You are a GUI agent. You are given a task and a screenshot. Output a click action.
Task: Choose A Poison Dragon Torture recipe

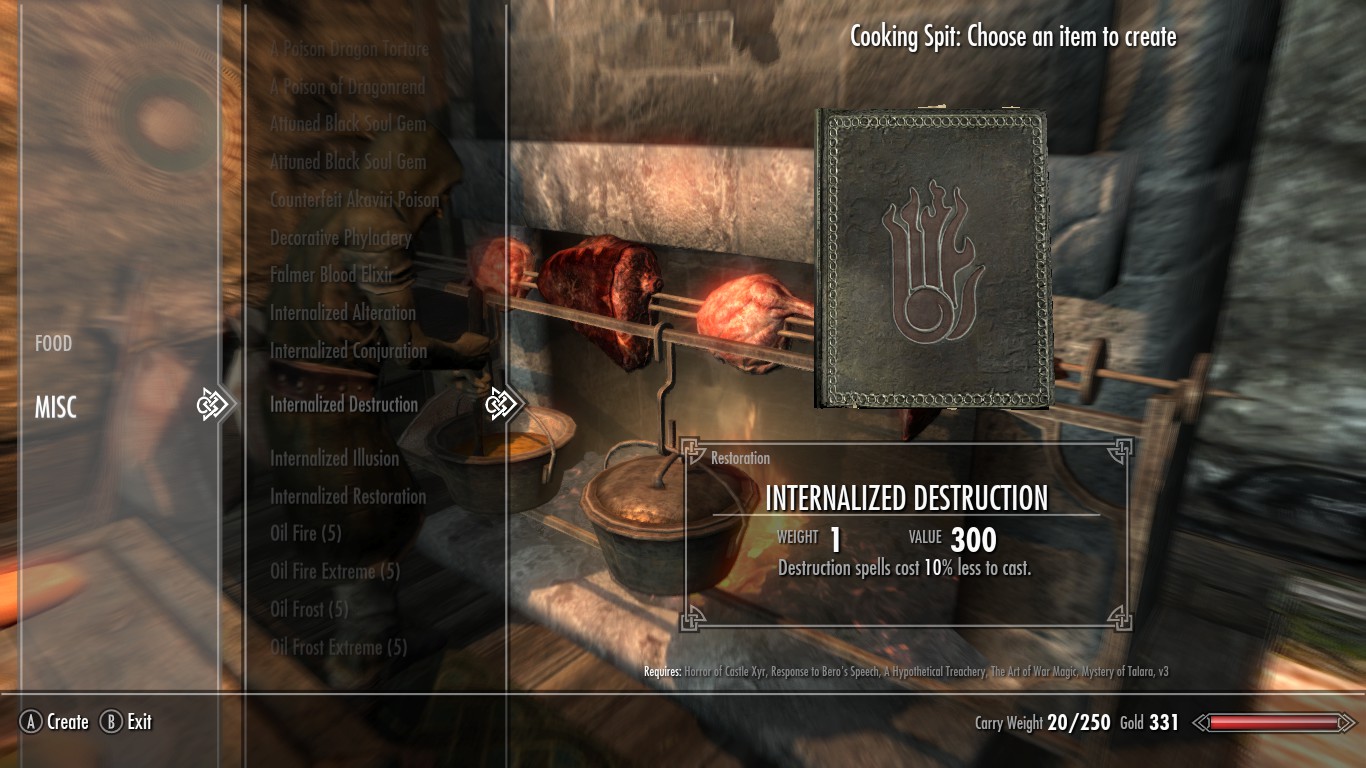pyautogui.click(x=349, y=49)
